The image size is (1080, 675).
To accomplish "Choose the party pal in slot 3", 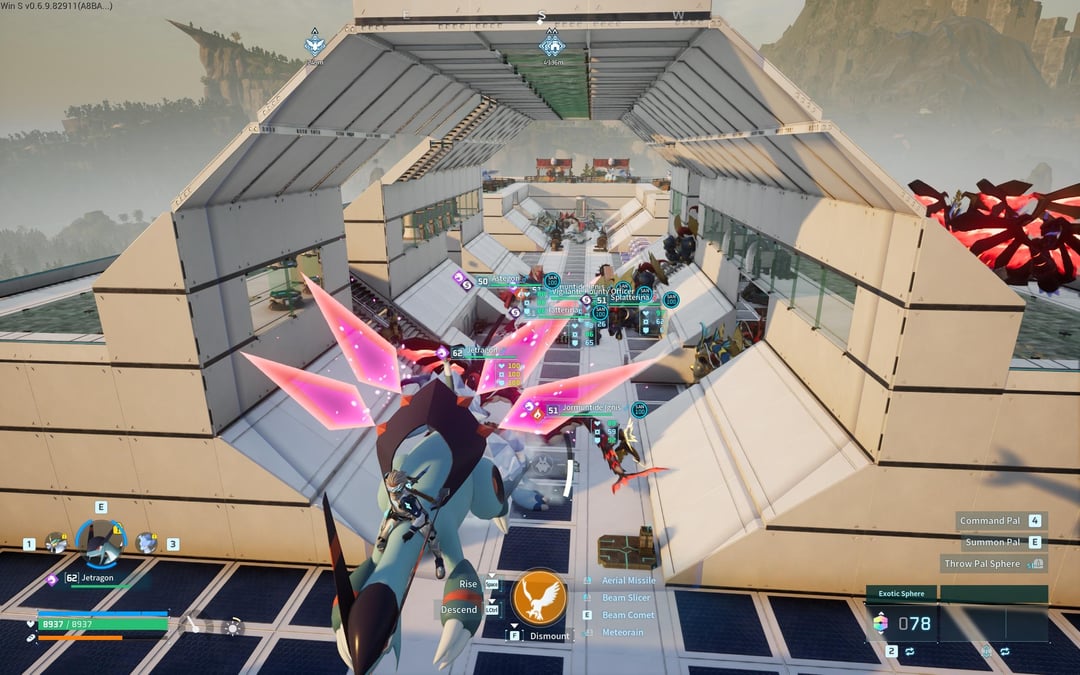I will (146, 543).
